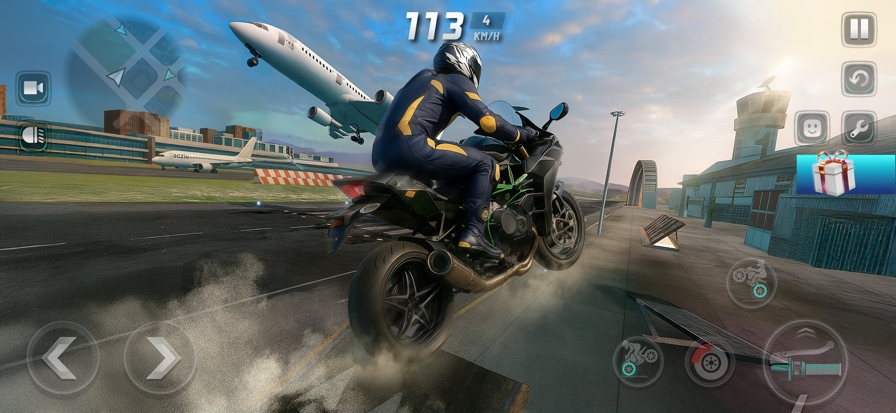This screenshot has height=413, width=896.
Task: Open the circular minimap
Action: [x=125, y=64]
